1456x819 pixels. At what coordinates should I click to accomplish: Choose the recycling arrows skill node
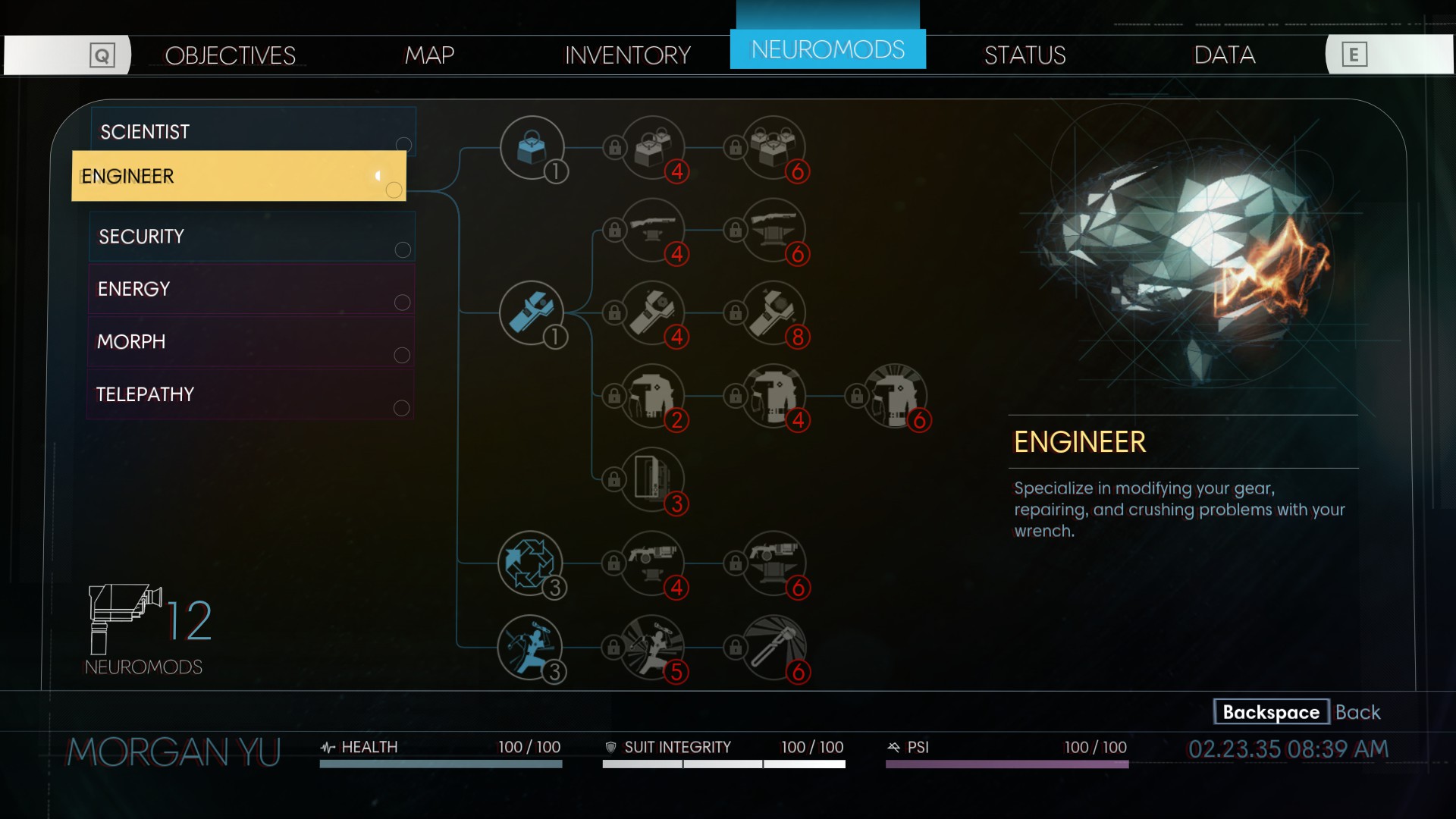click(x=530, y=563)
